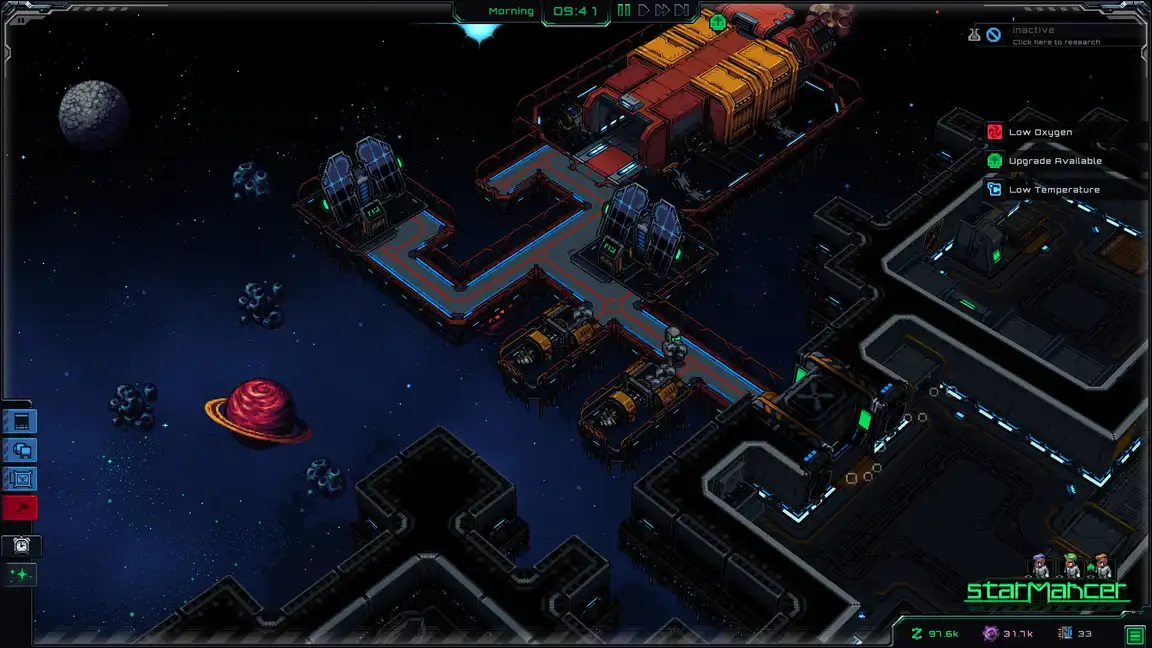1152x648 pixels.
Task: Click the Low Oxygen alert
Action: tap(1040, 132)
